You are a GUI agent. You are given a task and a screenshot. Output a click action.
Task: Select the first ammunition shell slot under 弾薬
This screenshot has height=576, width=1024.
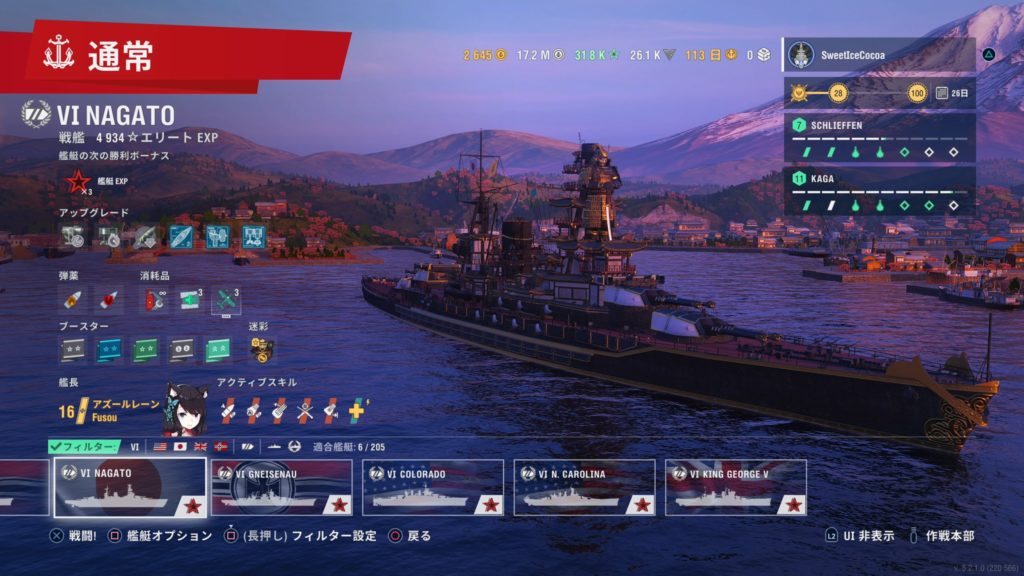(x=72, y=298)
